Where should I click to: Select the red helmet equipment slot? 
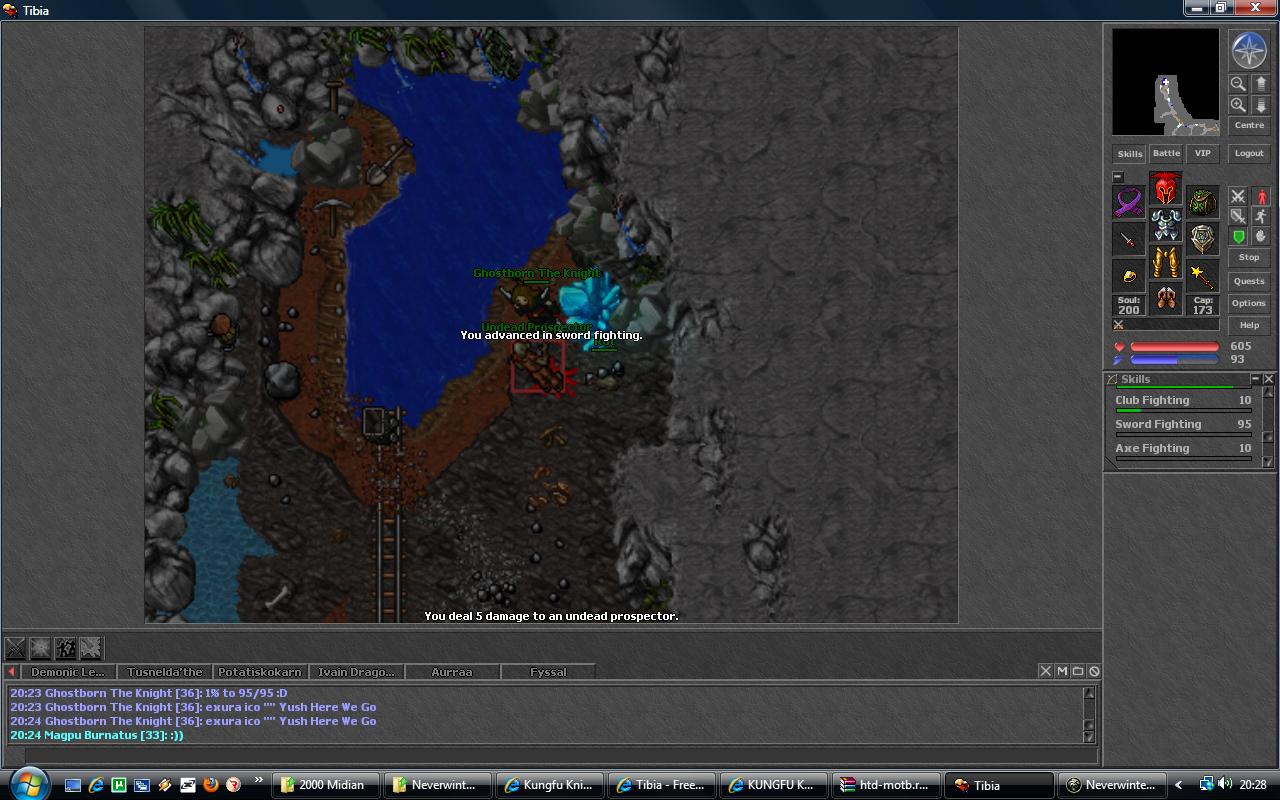(x=1165, y=189)
